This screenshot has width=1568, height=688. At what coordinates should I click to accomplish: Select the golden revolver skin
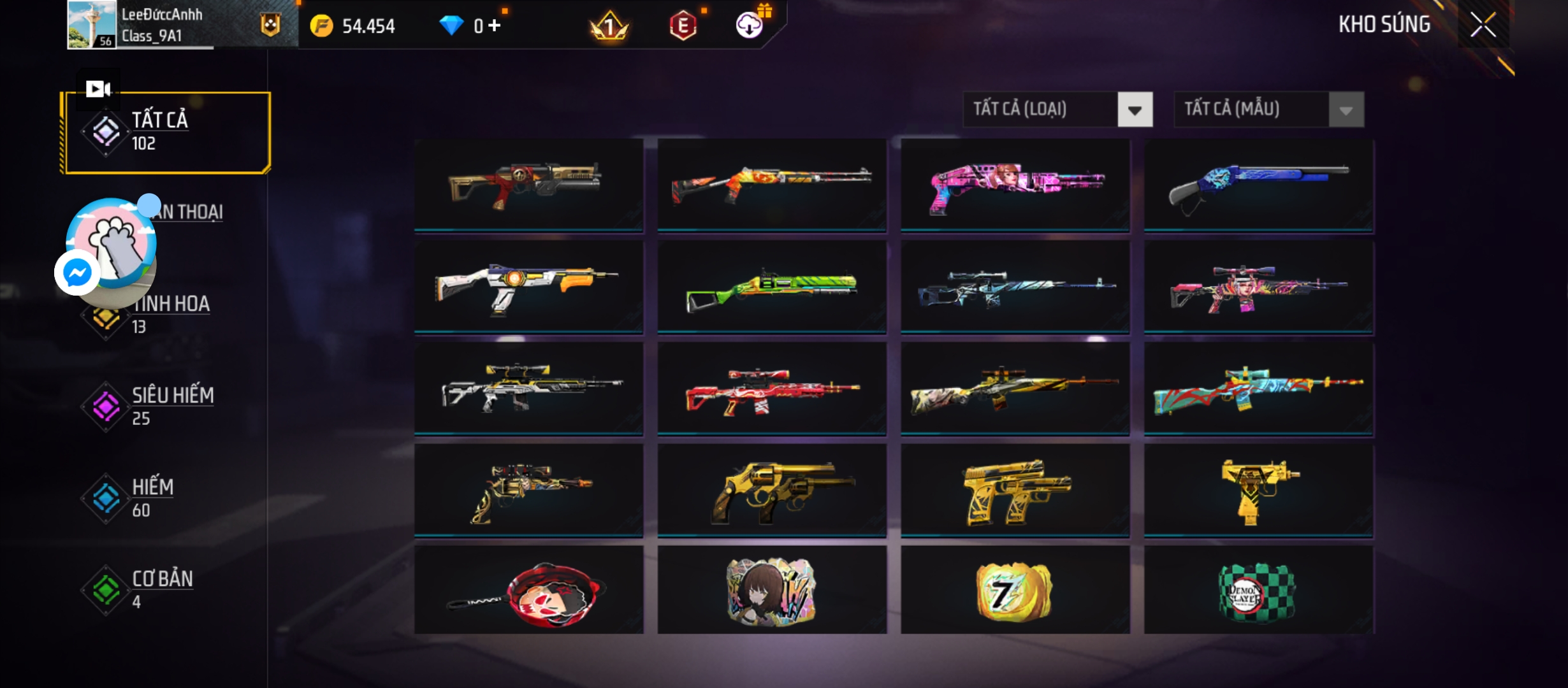[x=771, y=491]
